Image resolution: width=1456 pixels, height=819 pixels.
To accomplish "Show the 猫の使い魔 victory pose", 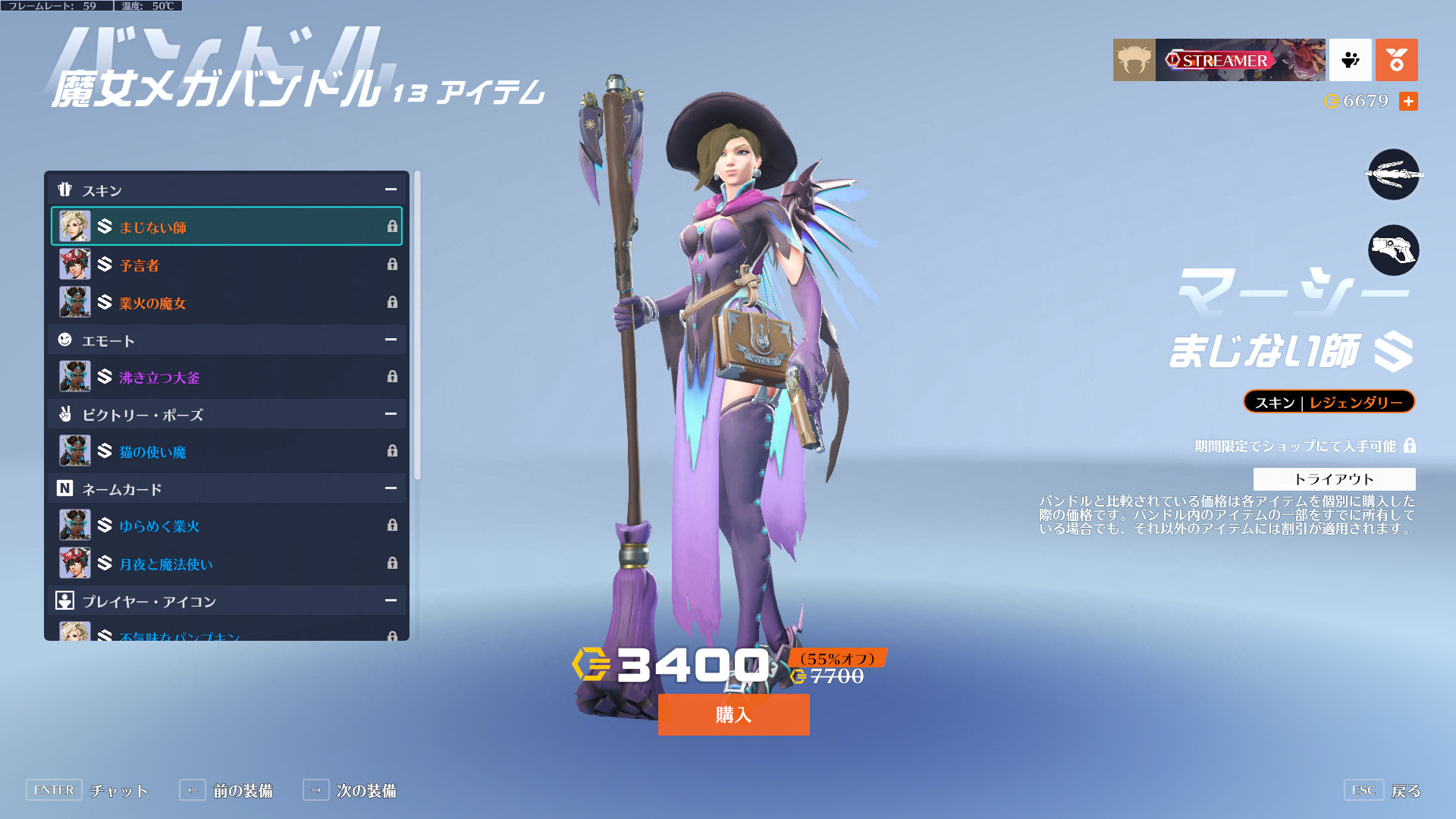I will (226, 451).
